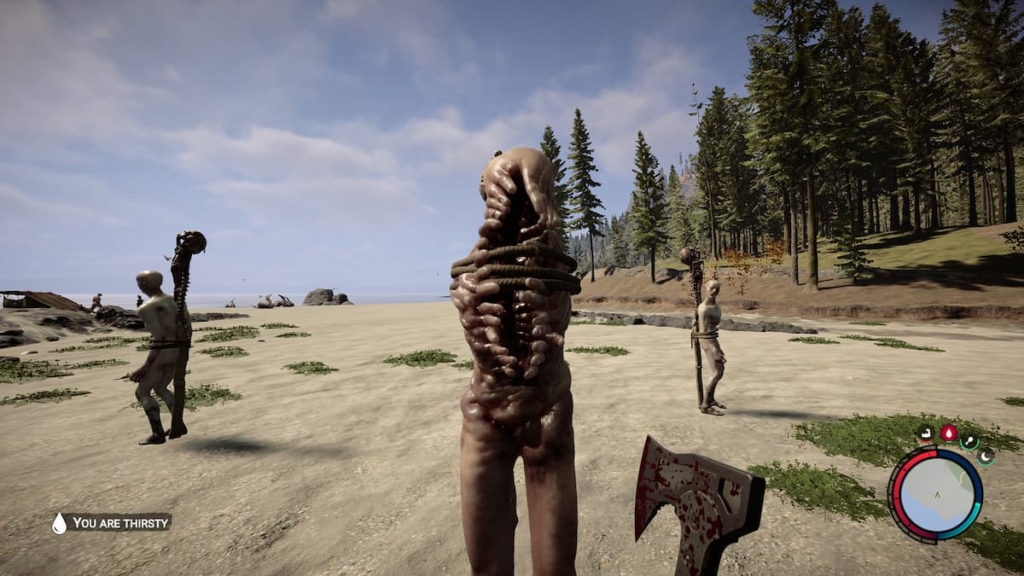Select the crescent moon rest icon

coord(984,456)
